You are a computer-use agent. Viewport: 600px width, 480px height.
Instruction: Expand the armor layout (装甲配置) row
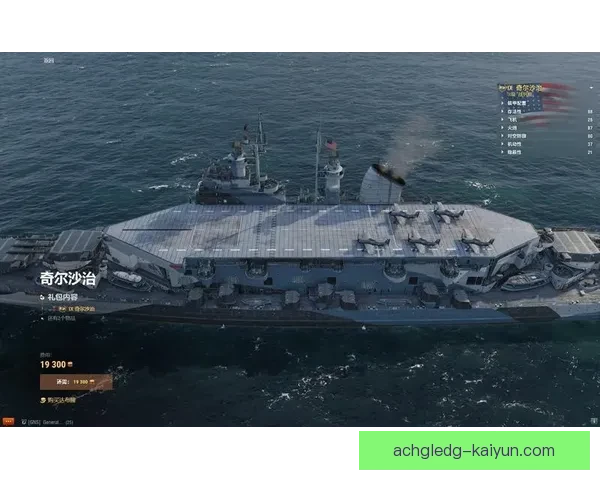click(x=520, y=102)
